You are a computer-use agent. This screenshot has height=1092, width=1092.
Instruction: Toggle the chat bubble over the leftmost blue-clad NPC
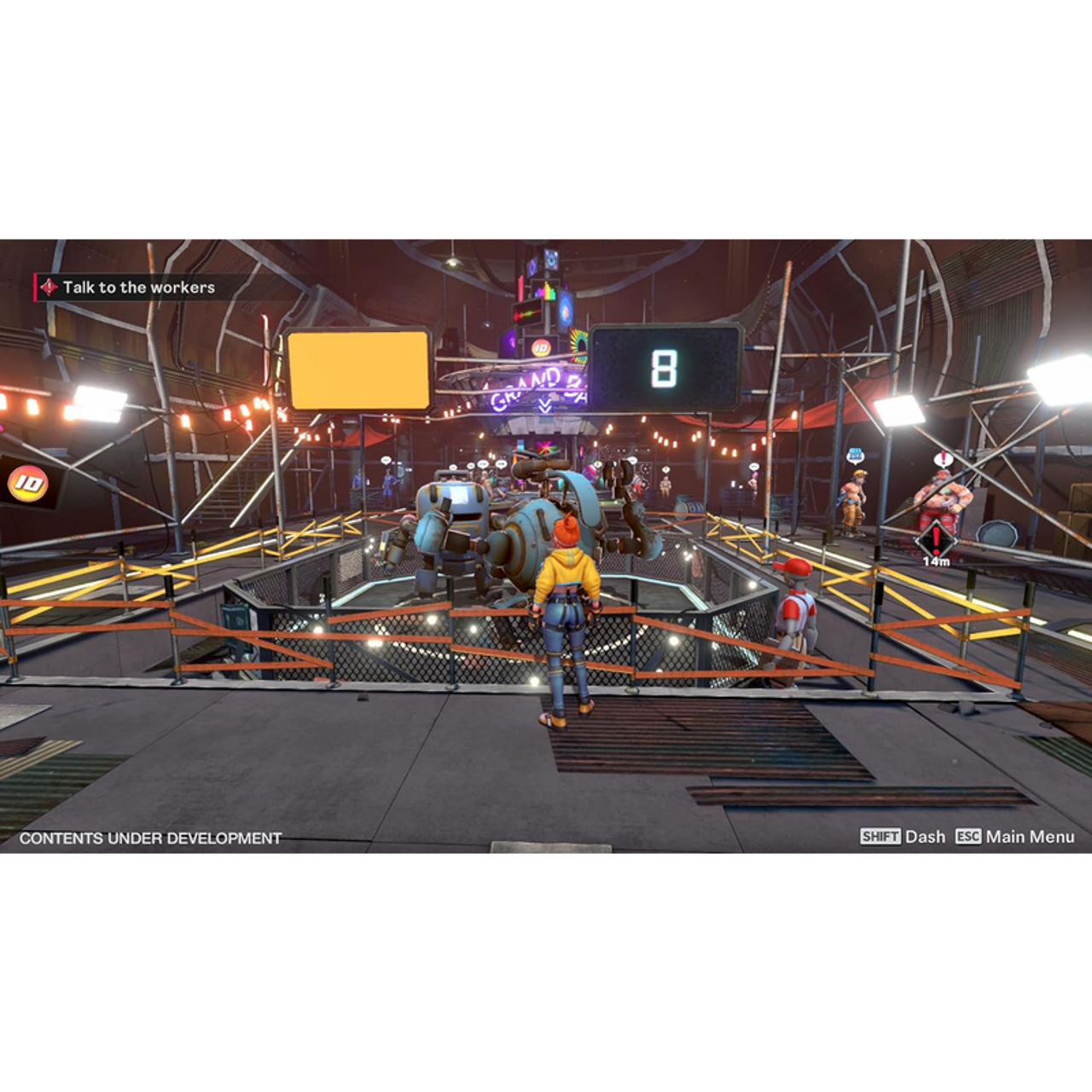[386, 460]
